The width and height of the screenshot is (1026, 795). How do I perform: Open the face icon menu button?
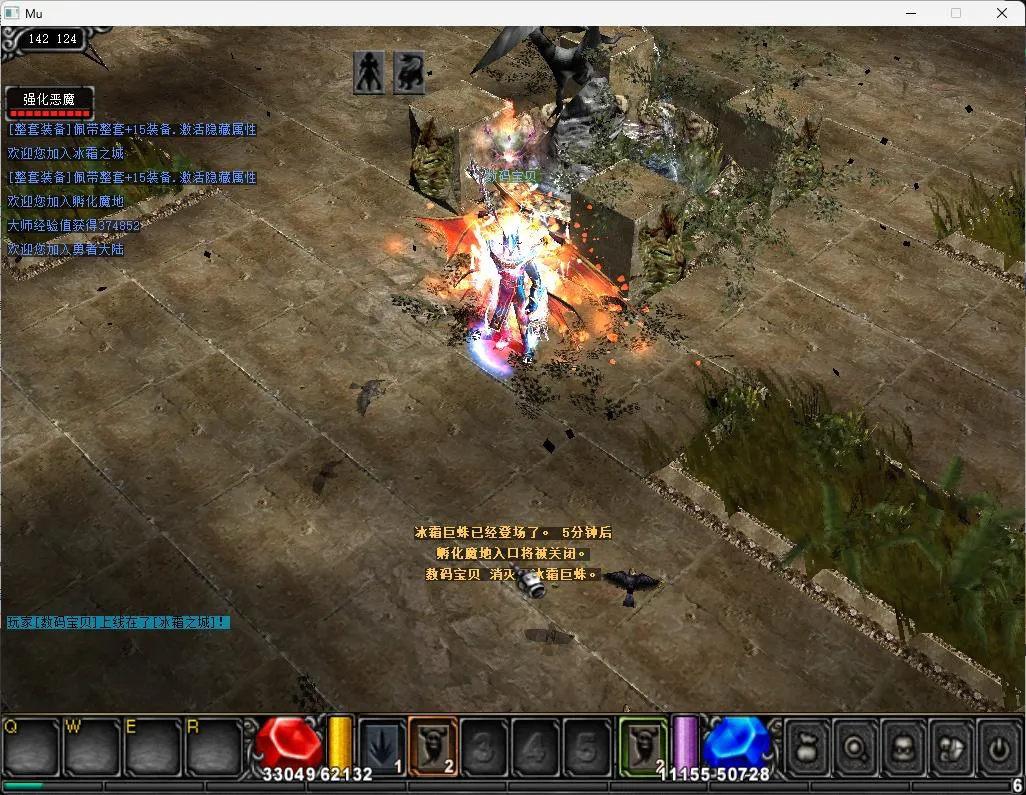click(x=903, y=746)
